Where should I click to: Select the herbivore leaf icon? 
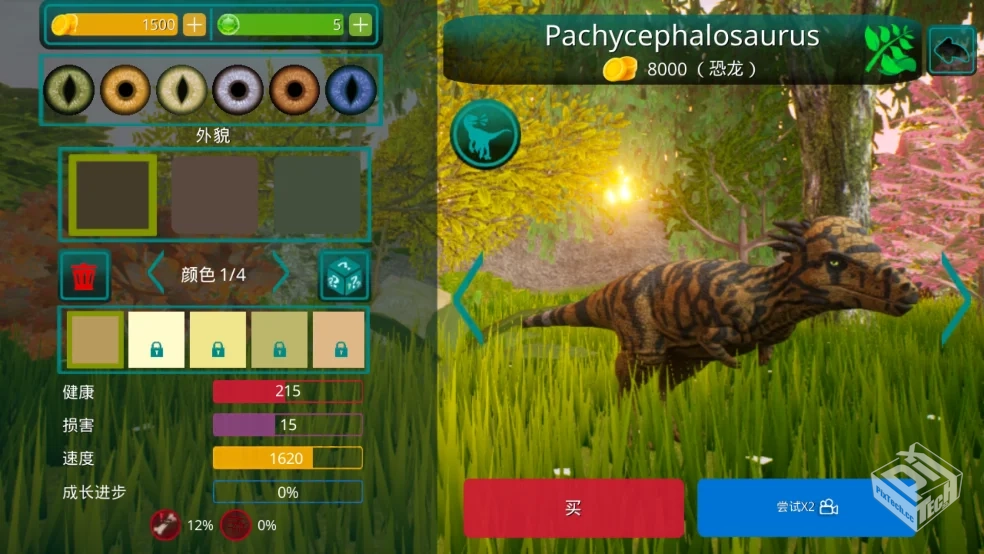pos(890,50)
